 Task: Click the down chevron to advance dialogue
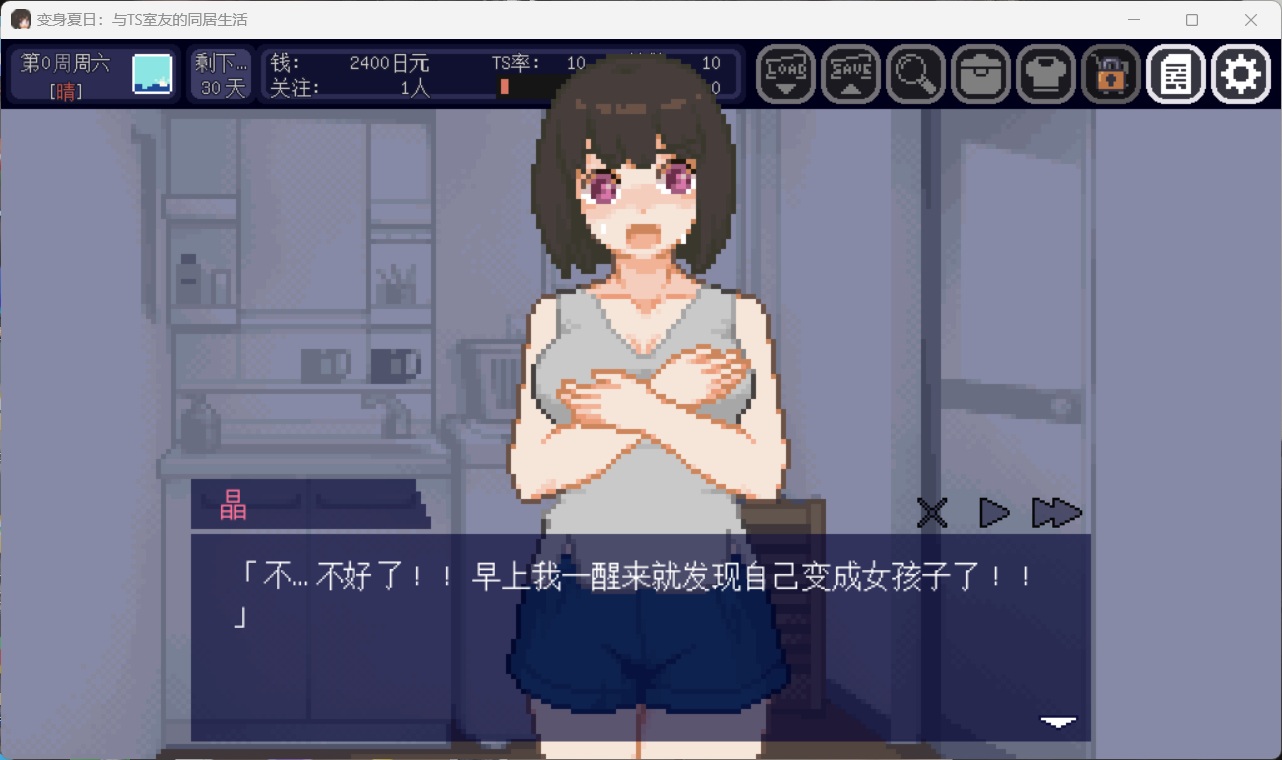1057,722
